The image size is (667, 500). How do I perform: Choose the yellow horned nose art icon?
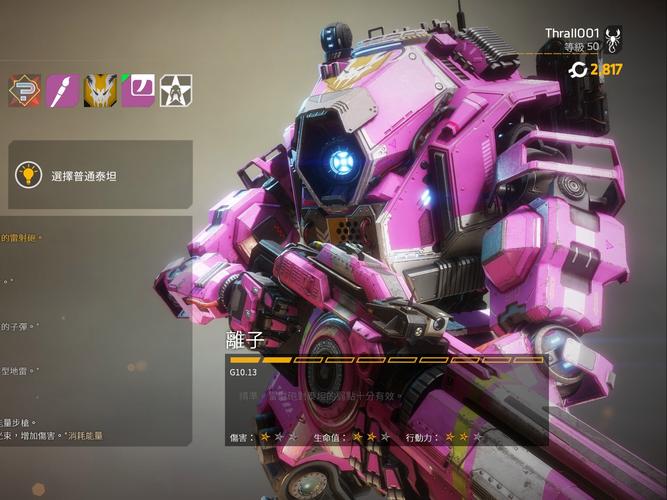(x=100, y=90)
